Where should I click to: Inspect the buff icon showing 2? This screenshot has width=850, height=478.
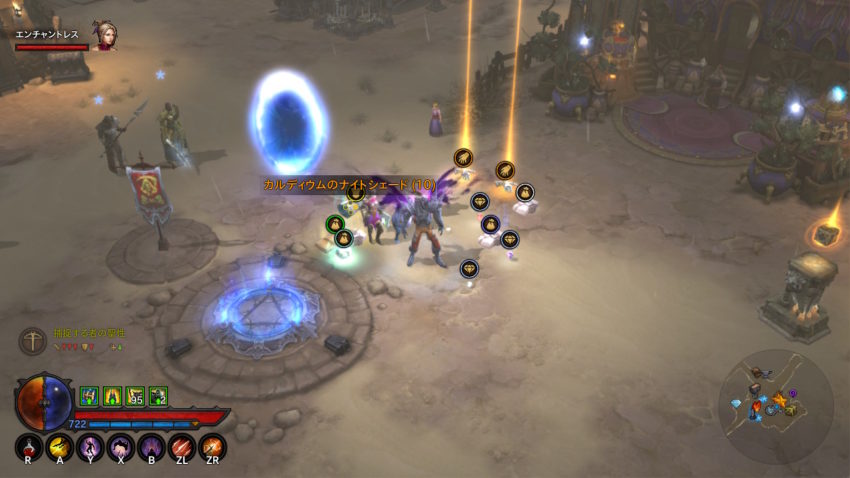(158, 396)
